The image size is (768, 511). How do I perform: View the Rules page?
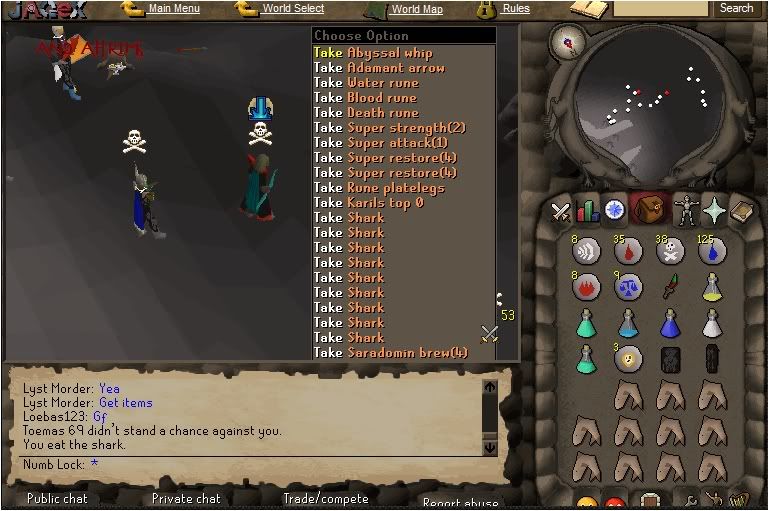[x=516, y=9]
